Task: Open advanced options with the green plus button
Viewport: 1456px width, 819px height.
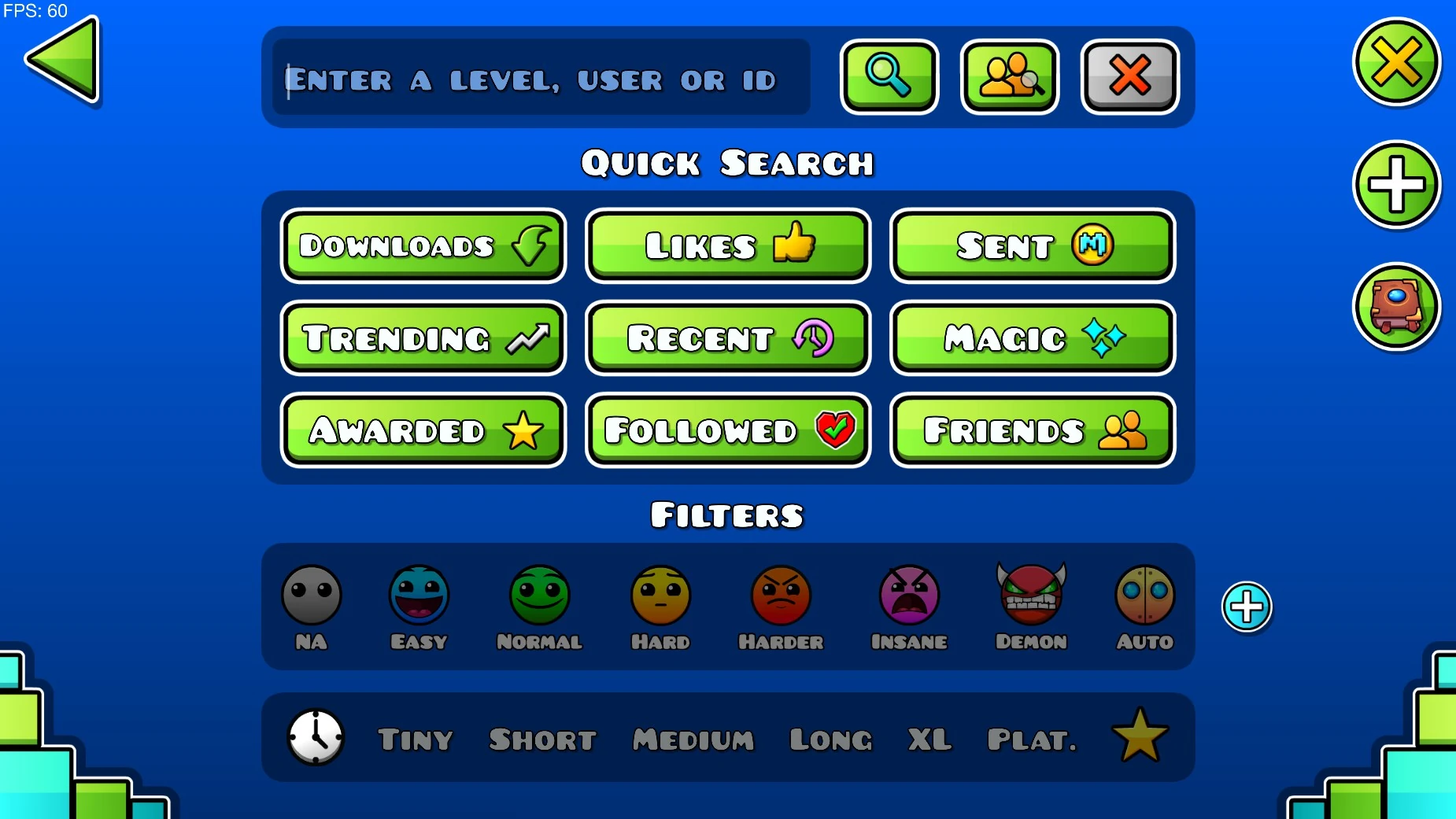Action: pyautogui.click(x=1398, y=185)
